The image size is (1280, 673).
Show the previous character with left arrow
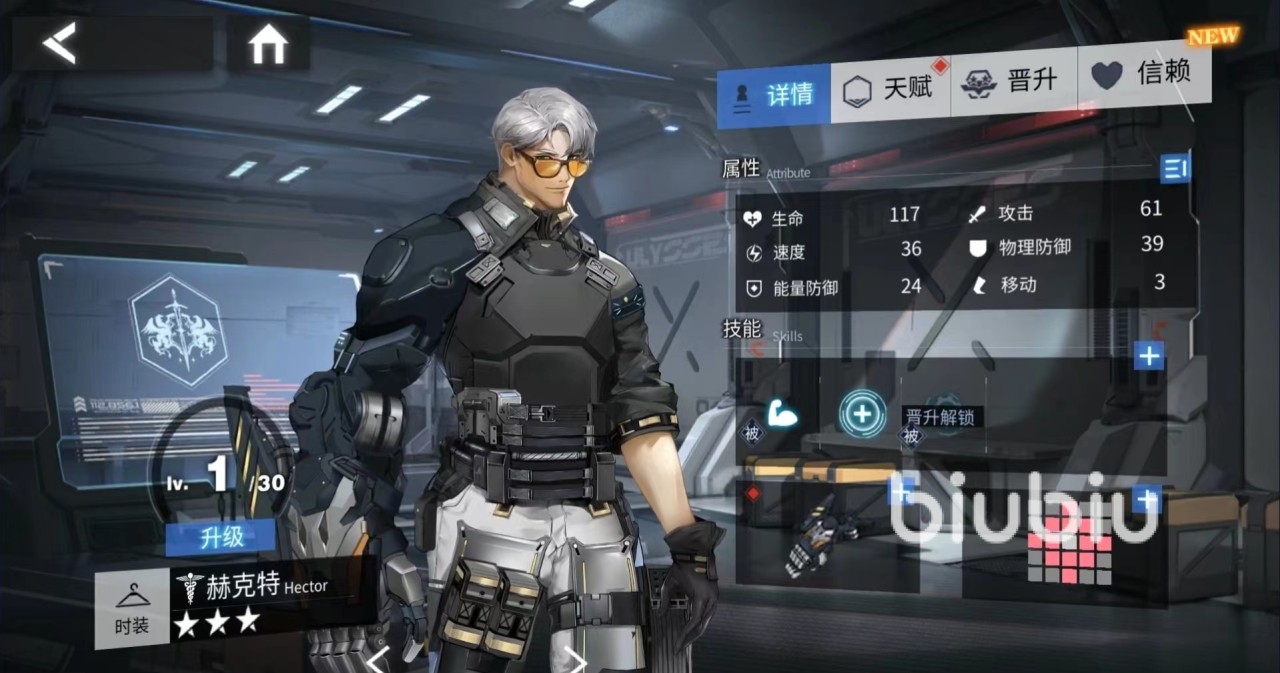tap(378, 659)
